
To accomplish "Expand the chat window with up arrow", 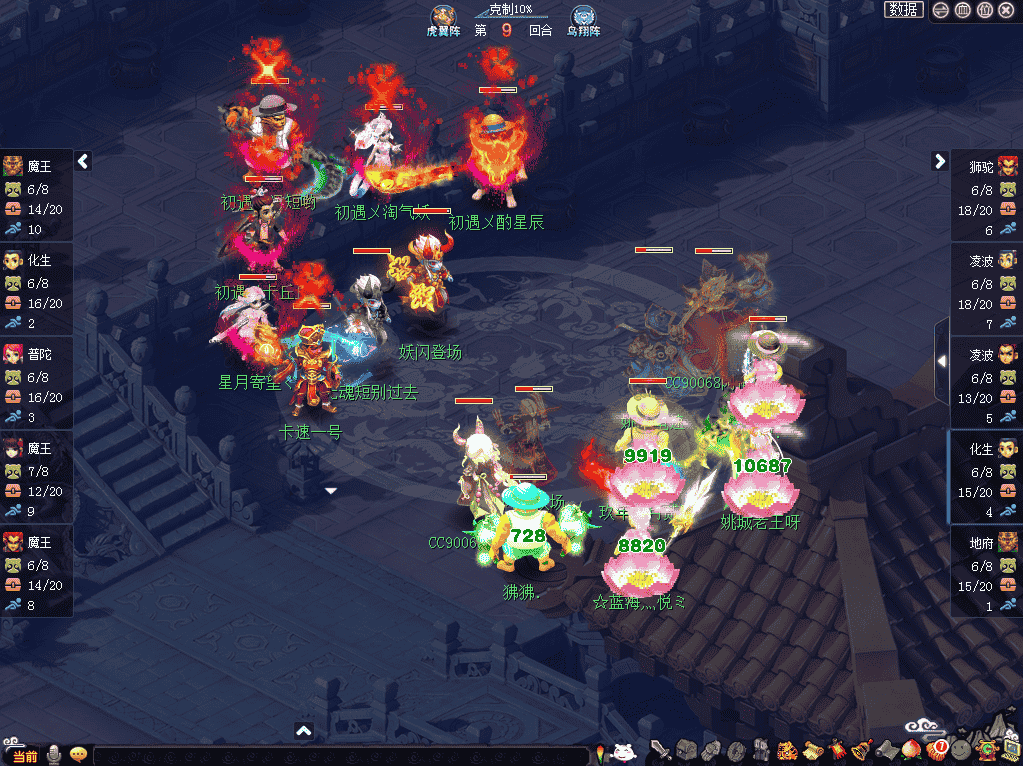I will pos(305,731).
